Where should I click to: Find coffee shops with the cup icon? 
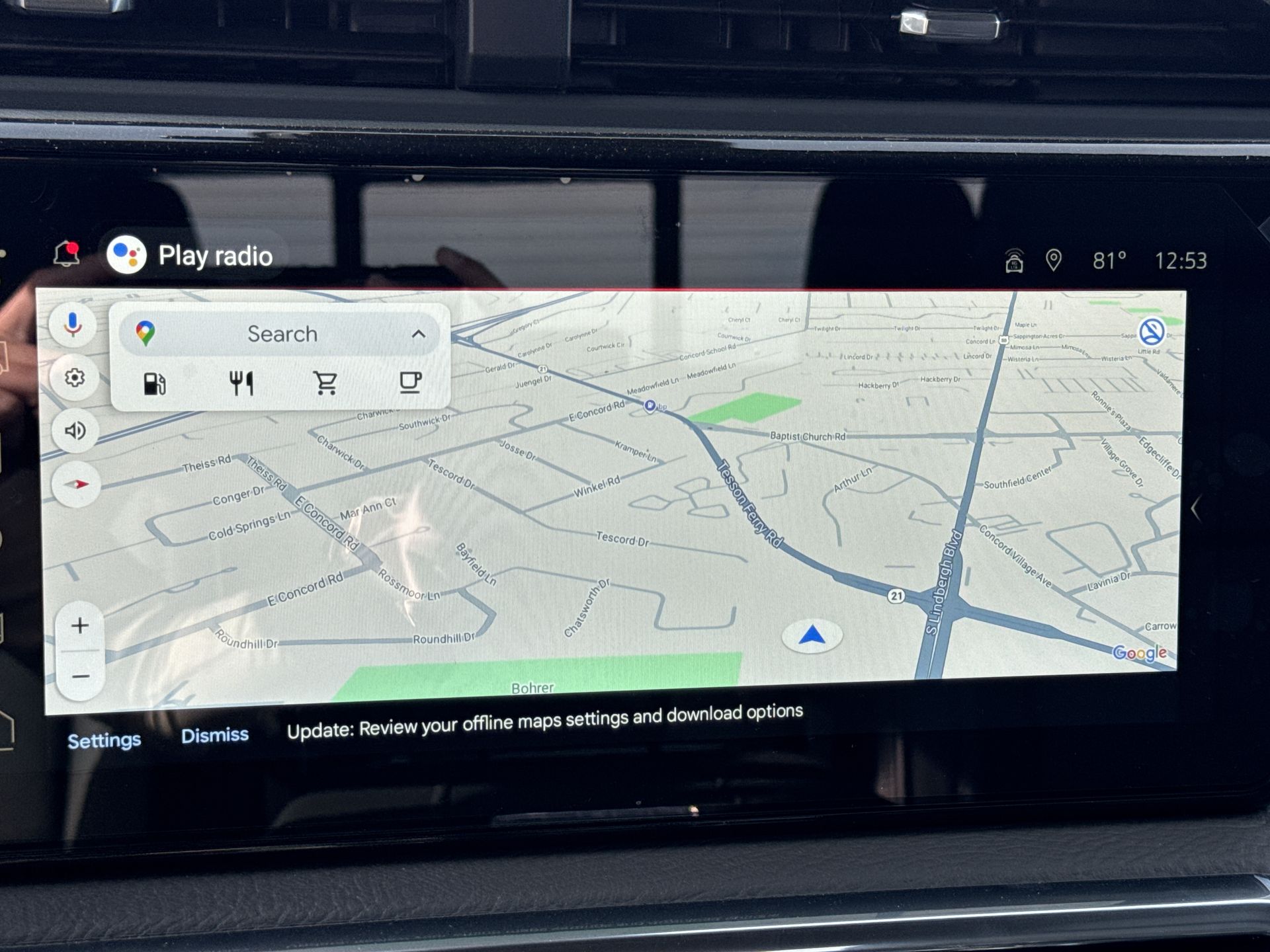410,381
